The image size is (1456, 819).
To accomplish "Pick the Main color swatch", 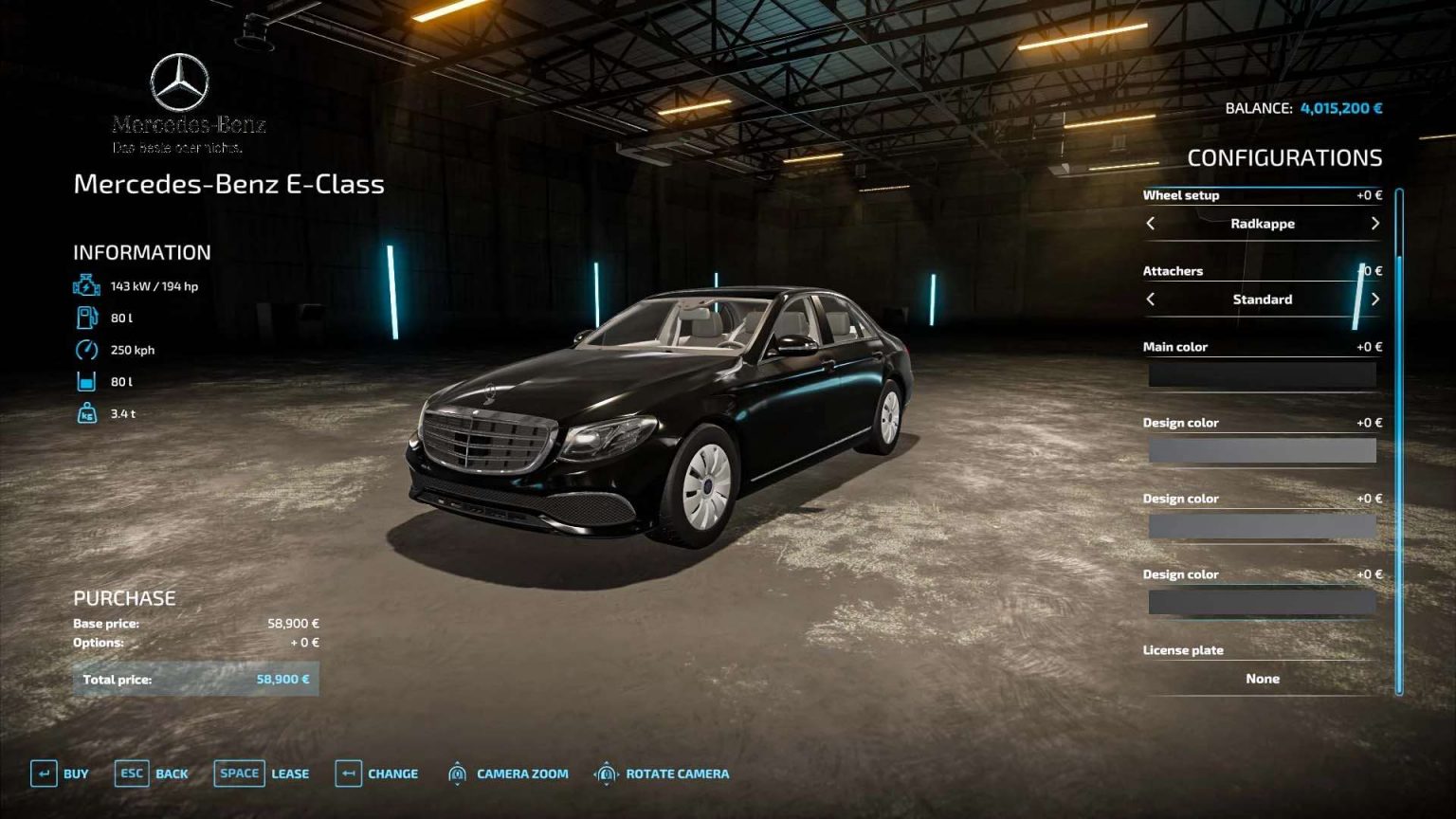I will tap(1262, 375).
